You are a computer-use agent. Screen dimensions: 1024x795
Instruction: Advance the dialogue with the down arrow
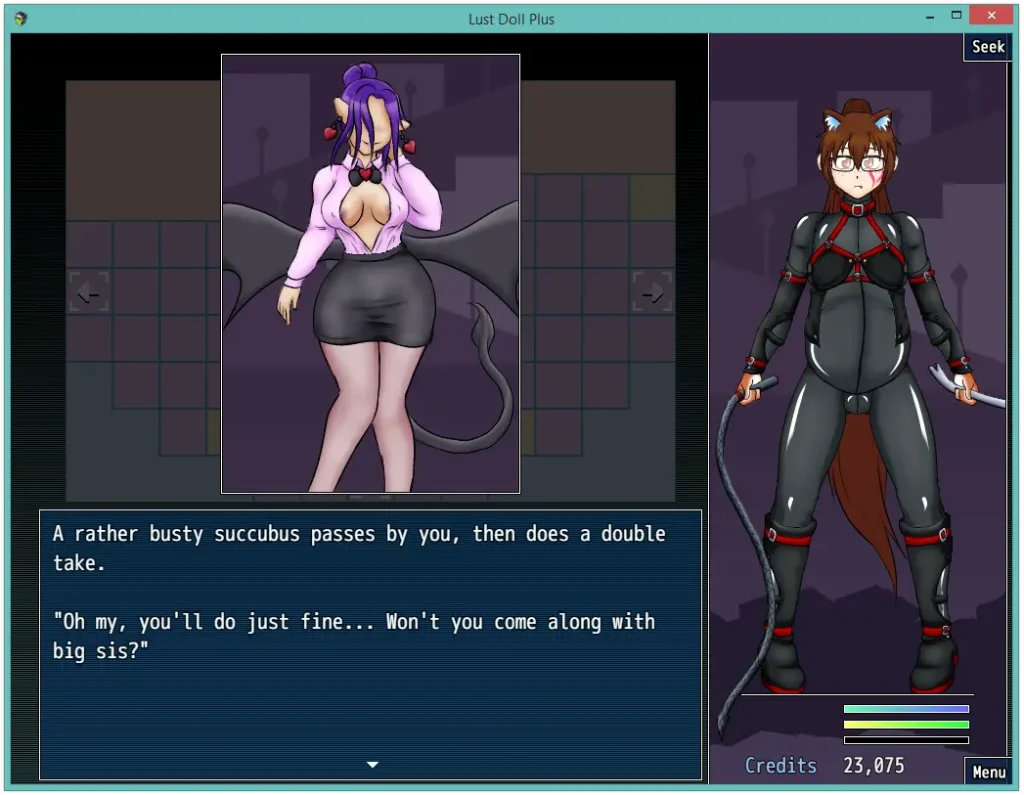(372, 765)
